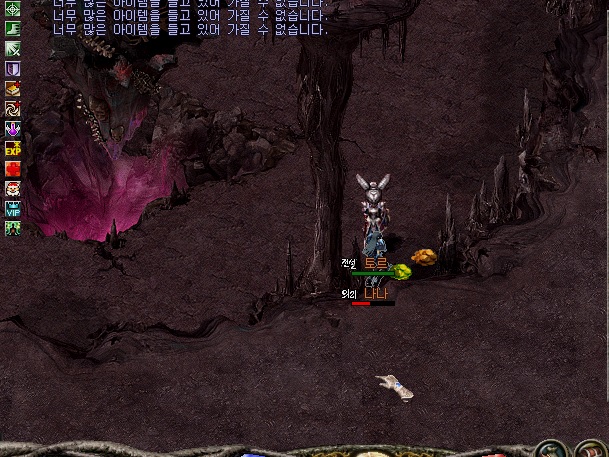Use the purple potion flask icon
Screen dimensions: 609x457
click(13, 129)
